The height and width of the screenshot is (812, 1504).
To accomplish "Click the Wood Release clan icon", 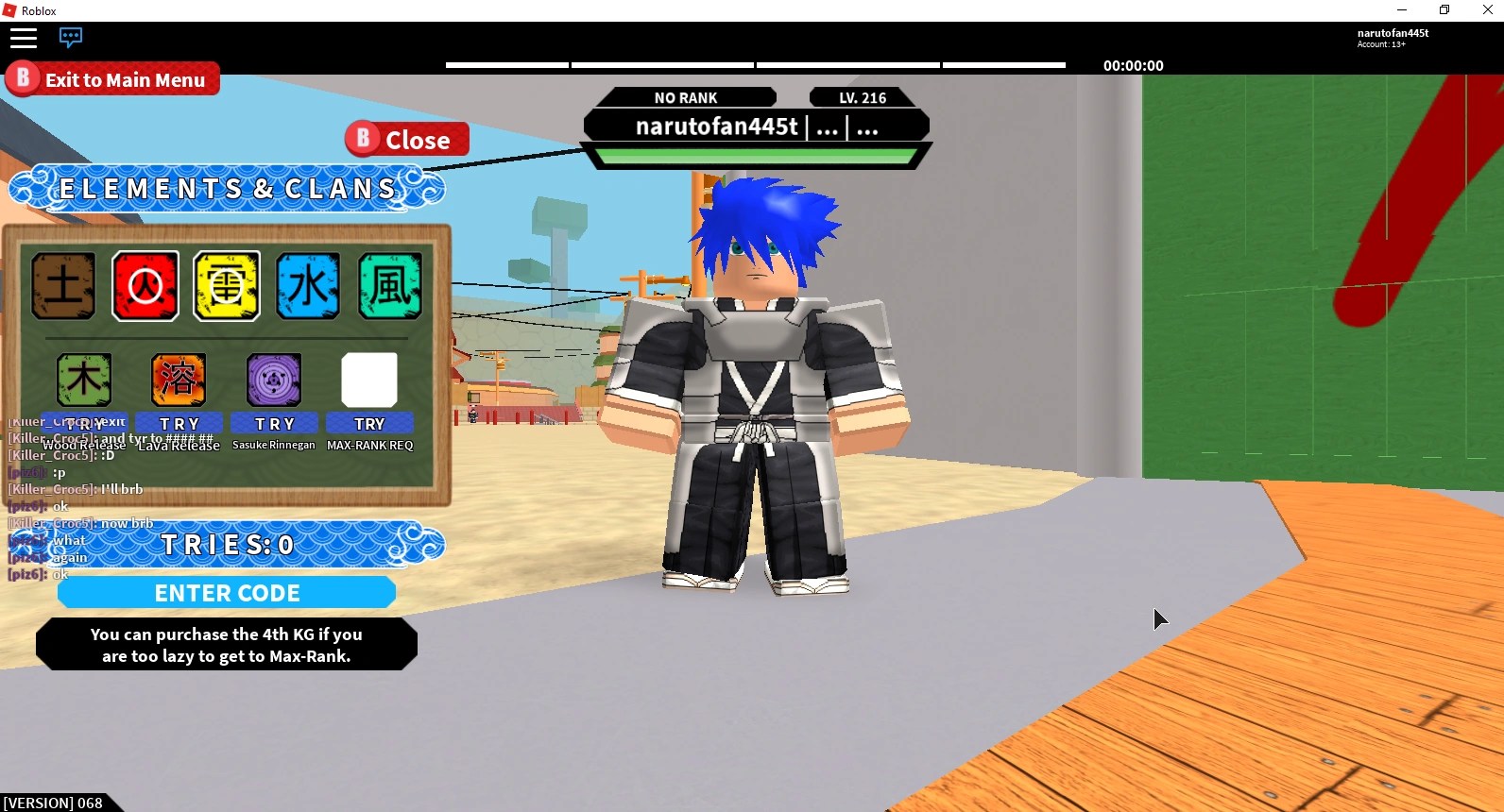I will (84, 380).
